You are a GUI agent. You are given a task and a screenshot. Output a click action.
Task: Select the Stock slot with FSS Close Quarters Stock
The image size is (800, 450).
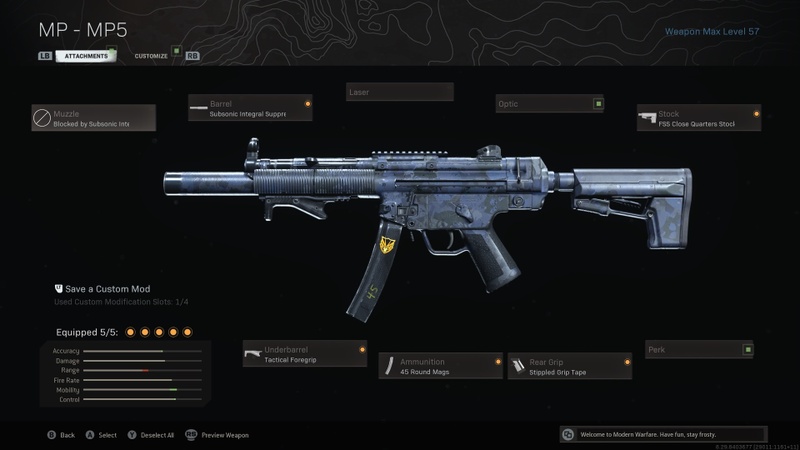pos(698,119)
